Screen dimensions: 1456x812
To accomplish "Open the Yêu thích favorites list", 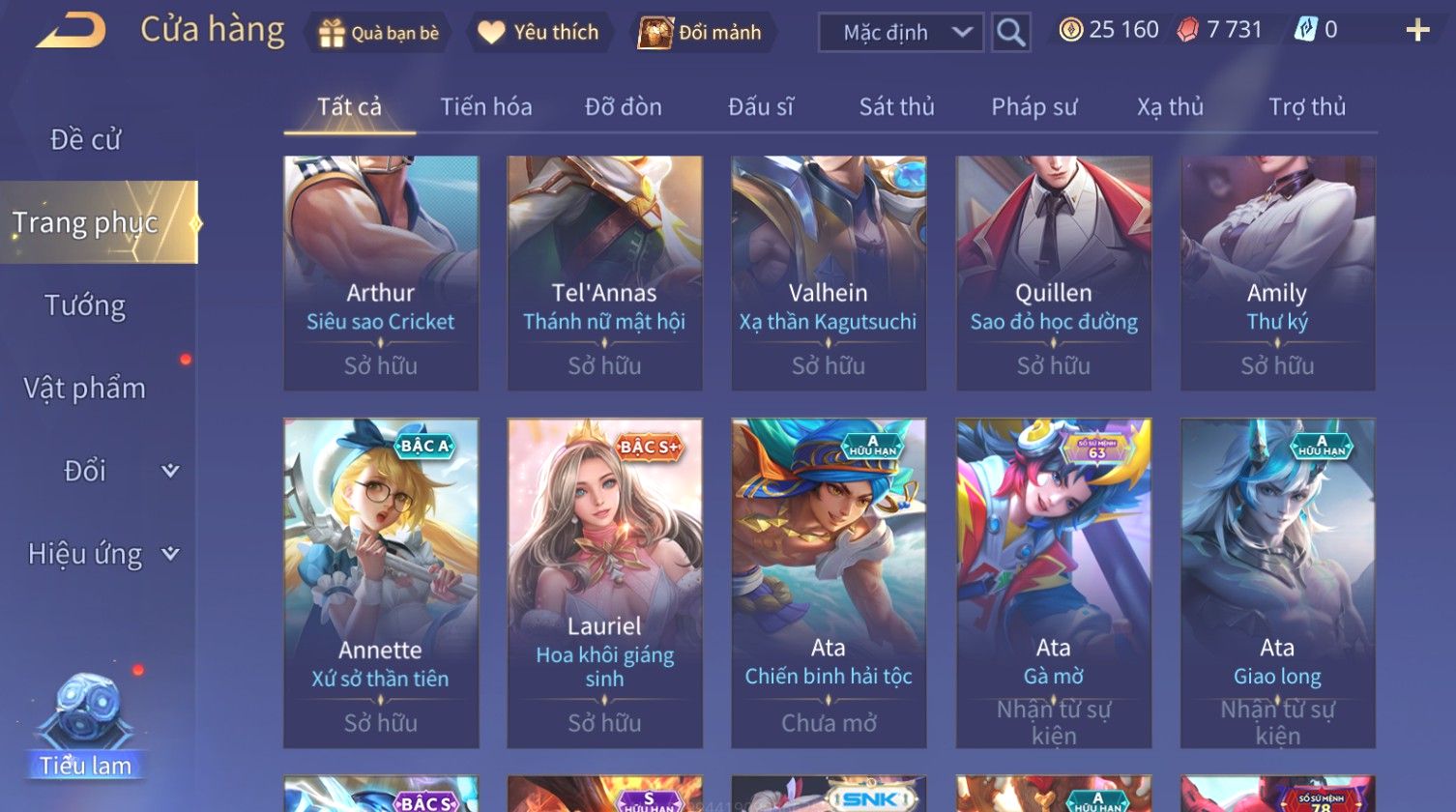I will pyautogui.click(x=539, y=33).
